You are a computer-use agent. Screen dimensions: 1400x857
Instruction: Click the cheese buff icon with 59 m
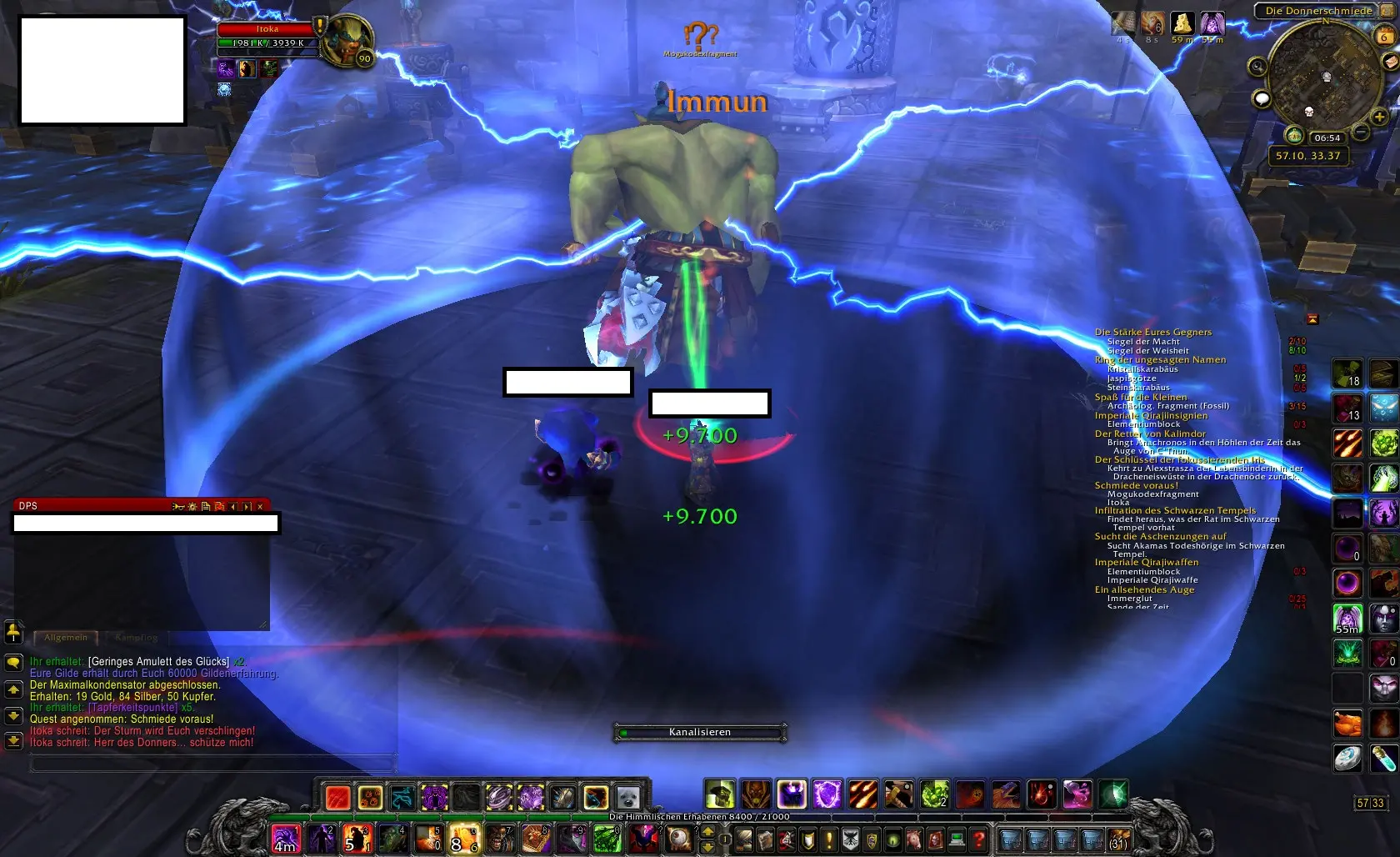[x=1182, y=23]
